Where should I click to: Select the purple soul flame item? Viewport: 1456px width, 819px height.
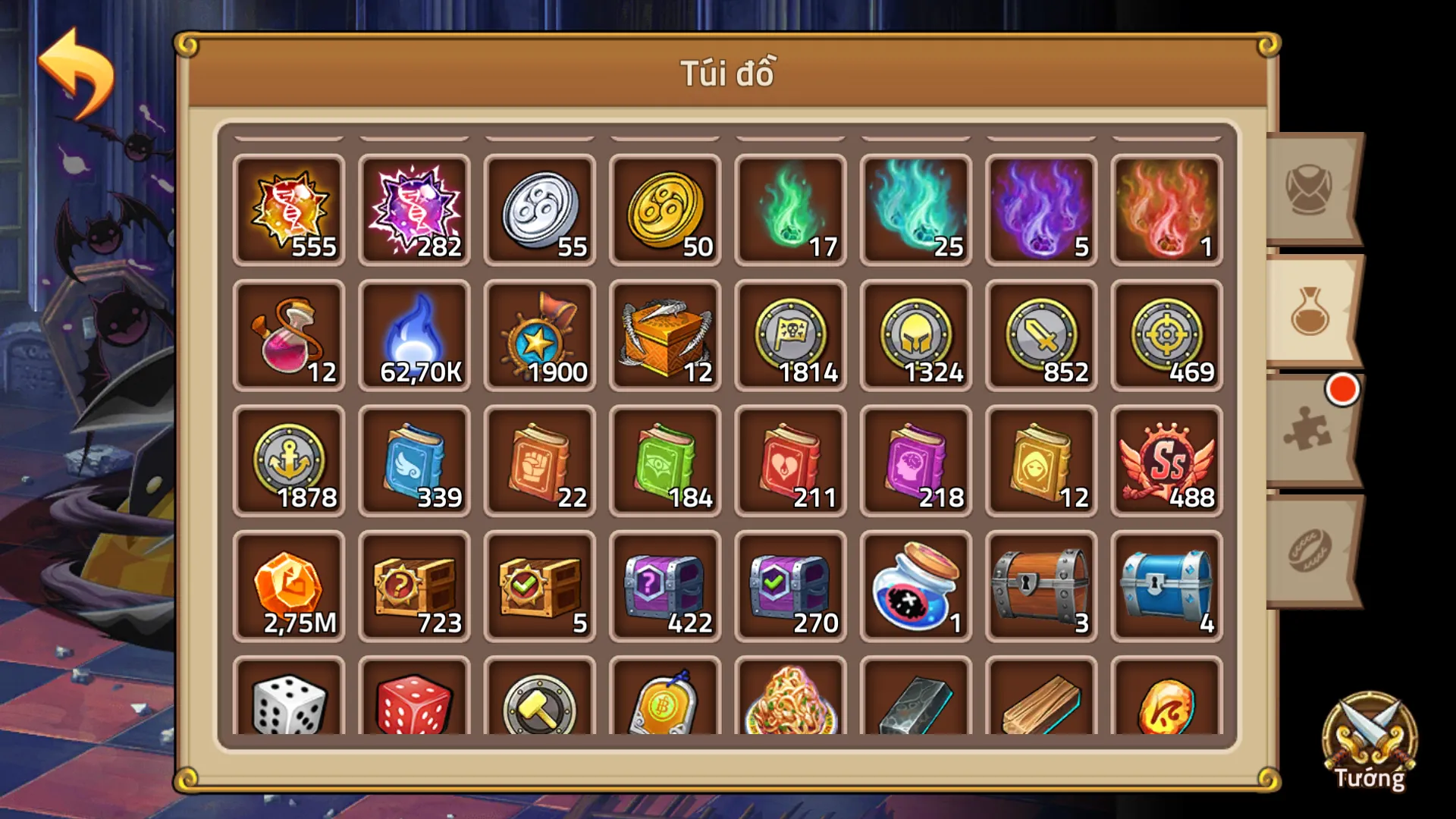coord(1040,210)
